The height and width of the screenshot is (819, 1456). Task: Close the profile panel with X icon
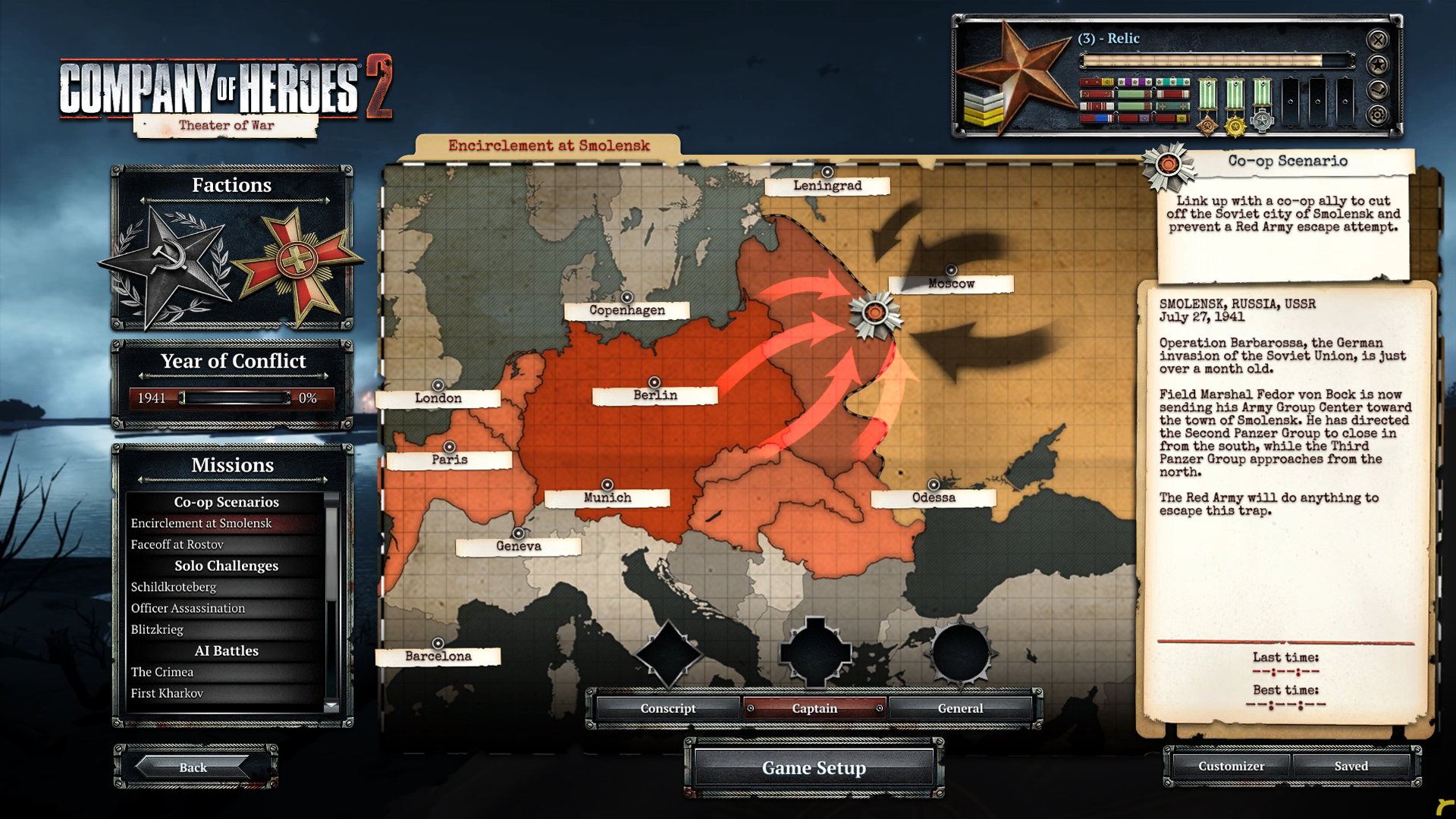click(x=1378, y=39)
